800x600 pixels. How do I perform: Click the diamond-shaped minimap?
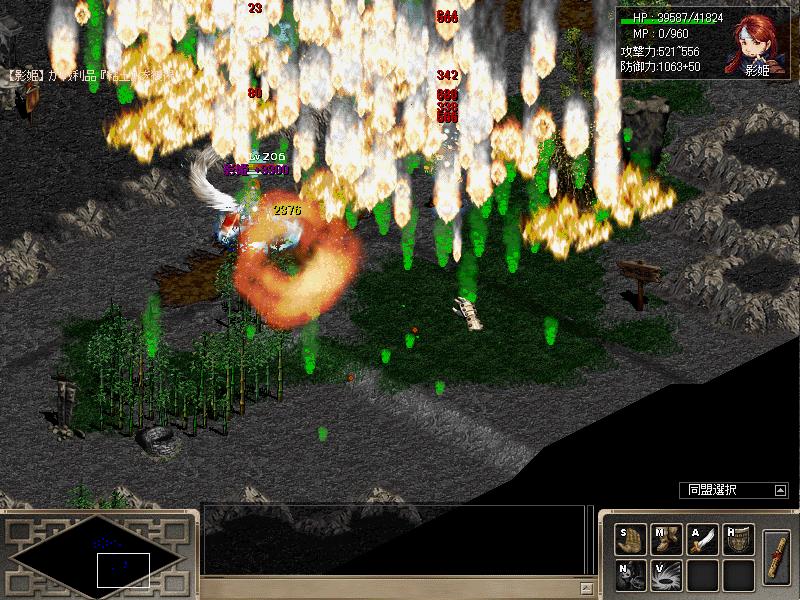[95, 556]
